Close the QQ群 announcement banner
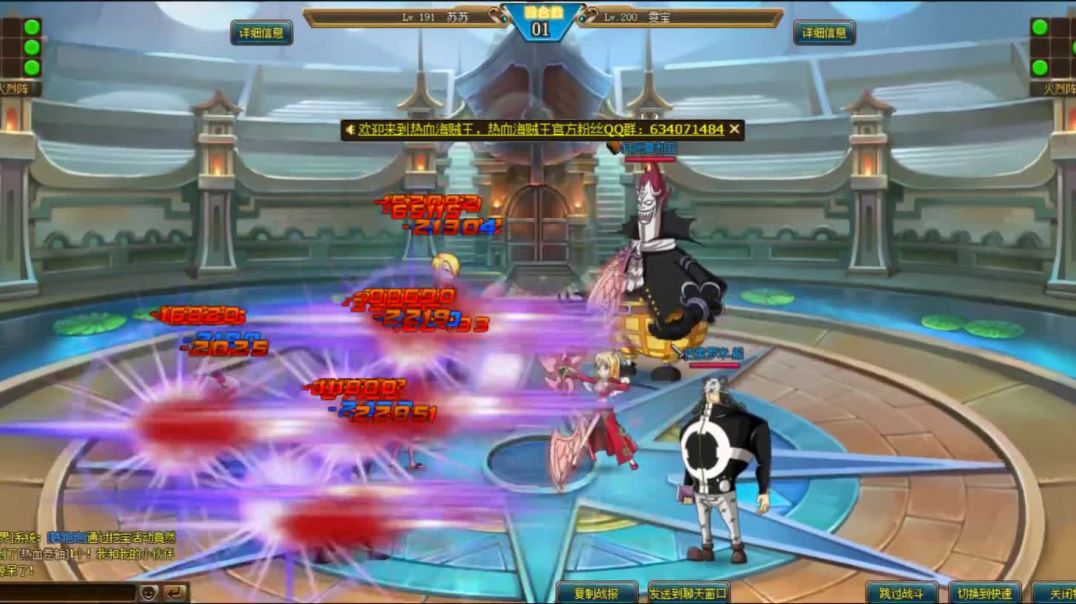Image resolution: width=1076 pixels, height=604 pixels. [x=735, y=129]
